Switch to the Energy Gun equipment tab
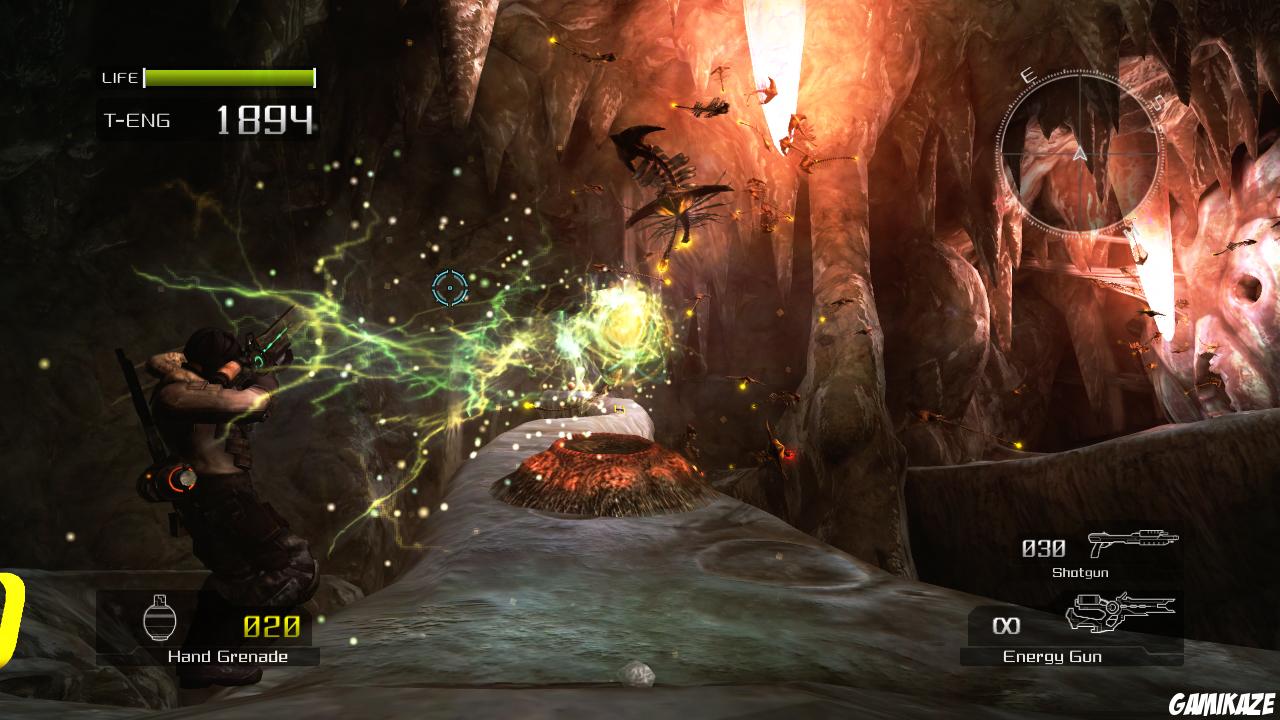 [x=1053, y=657]
